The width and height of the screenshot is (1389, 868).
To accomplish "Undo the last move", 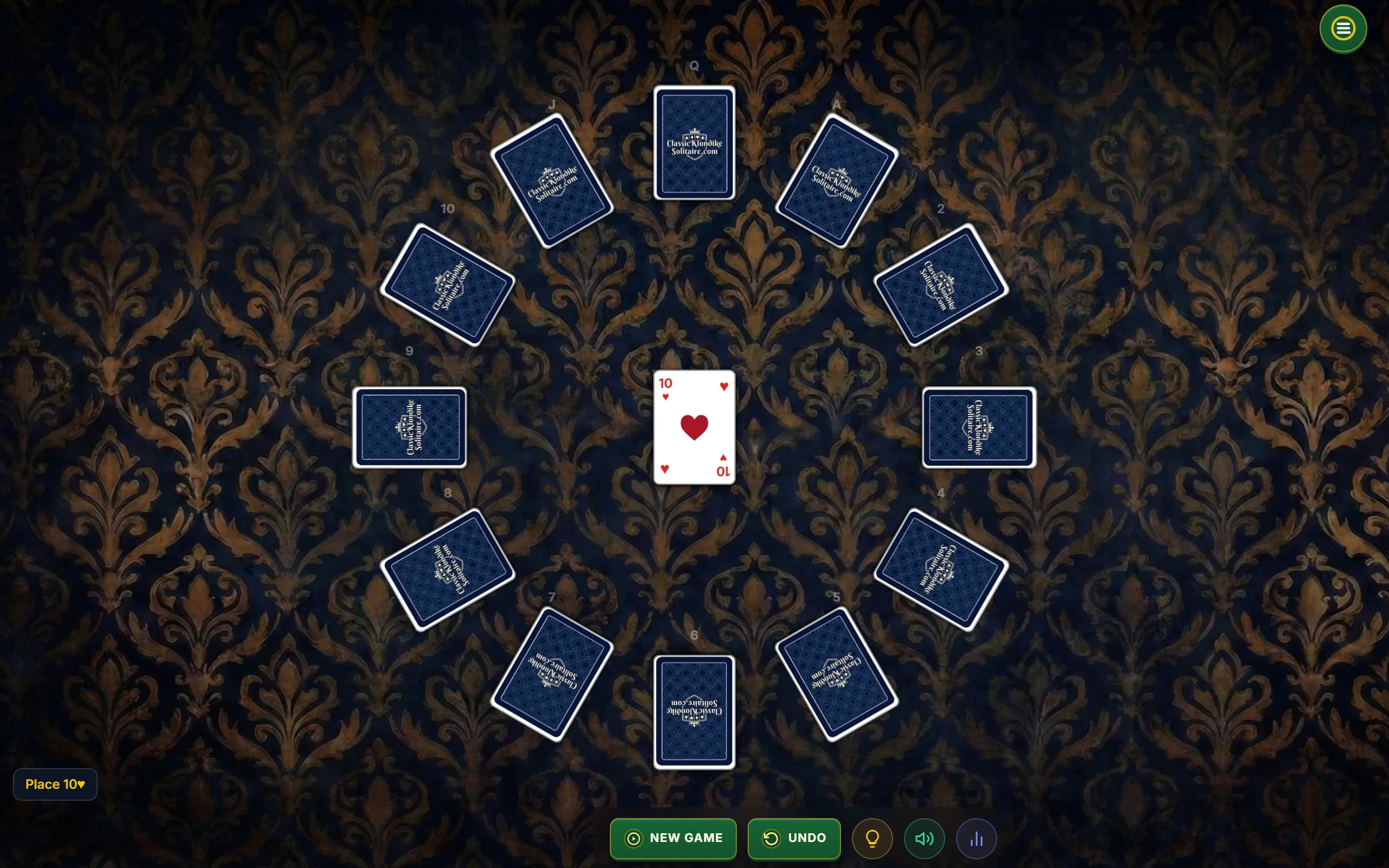I will click(x=794, y=838).
